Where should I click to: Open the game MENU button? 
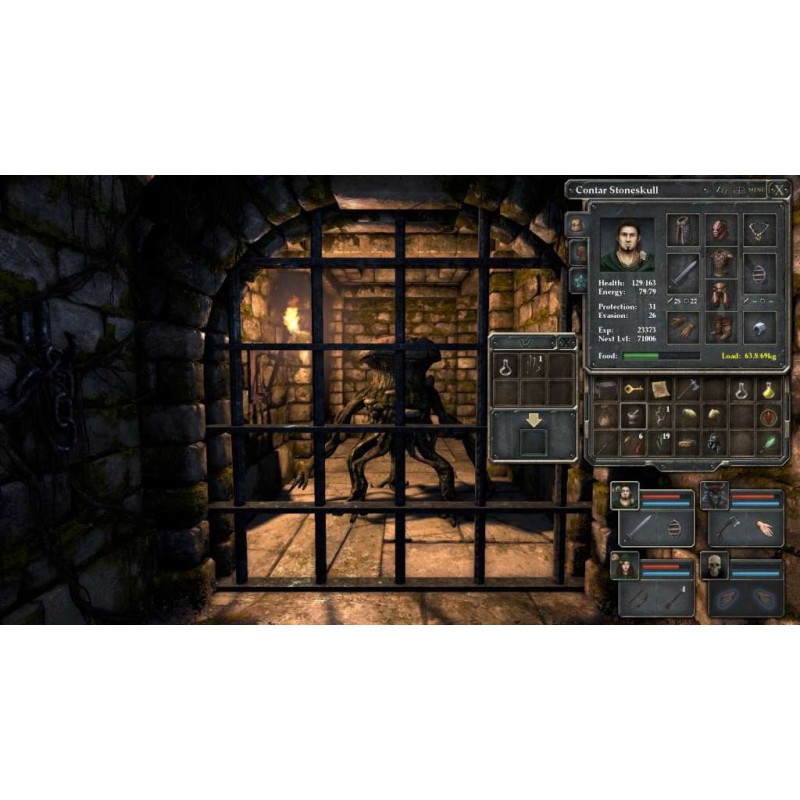coord(756,190)
